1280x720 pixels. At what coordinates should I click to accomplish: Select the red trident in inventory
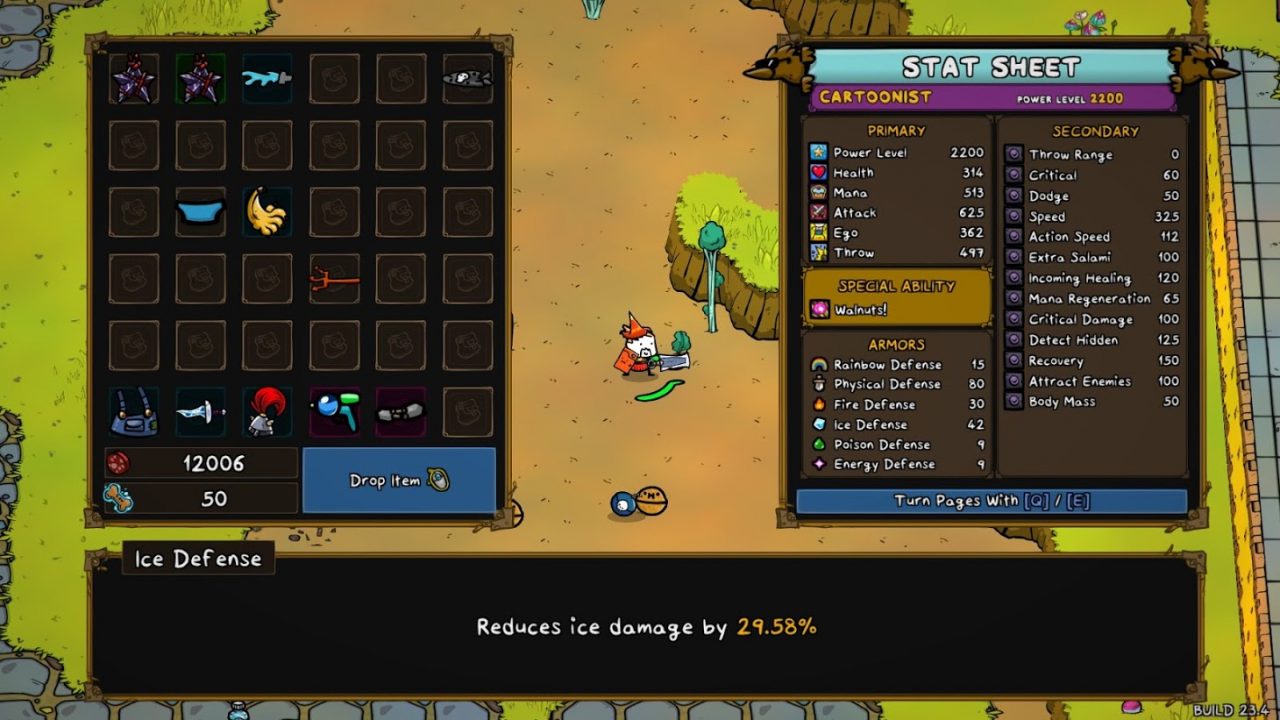click(334, 279)
